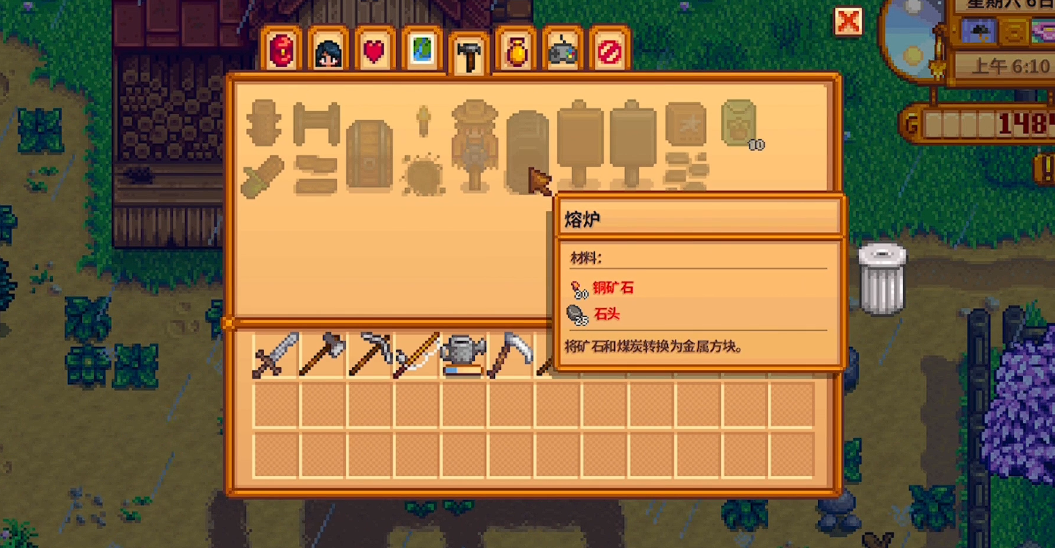This screenshot has width=1055, height=548.
Task: Choose the torch crafting recipe
Action: (x=422, y=122)
